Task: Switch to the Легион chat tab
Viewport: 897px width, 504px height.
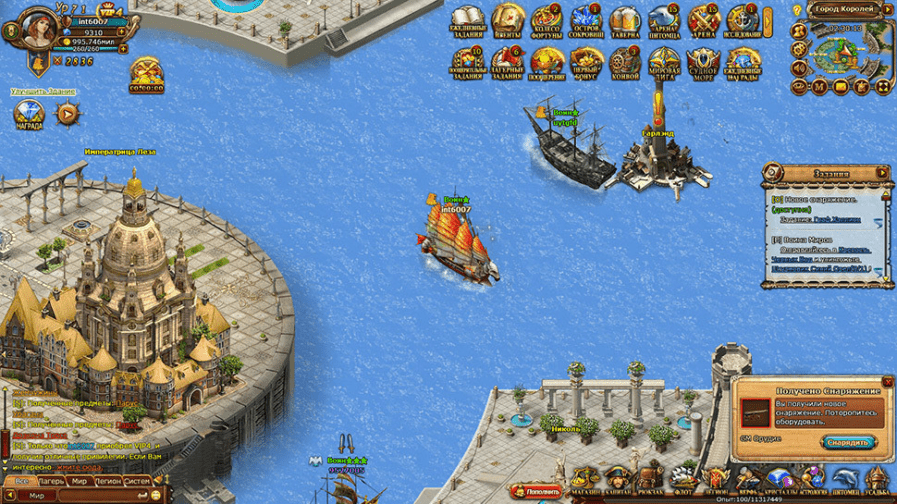Action: click(109, 481)
